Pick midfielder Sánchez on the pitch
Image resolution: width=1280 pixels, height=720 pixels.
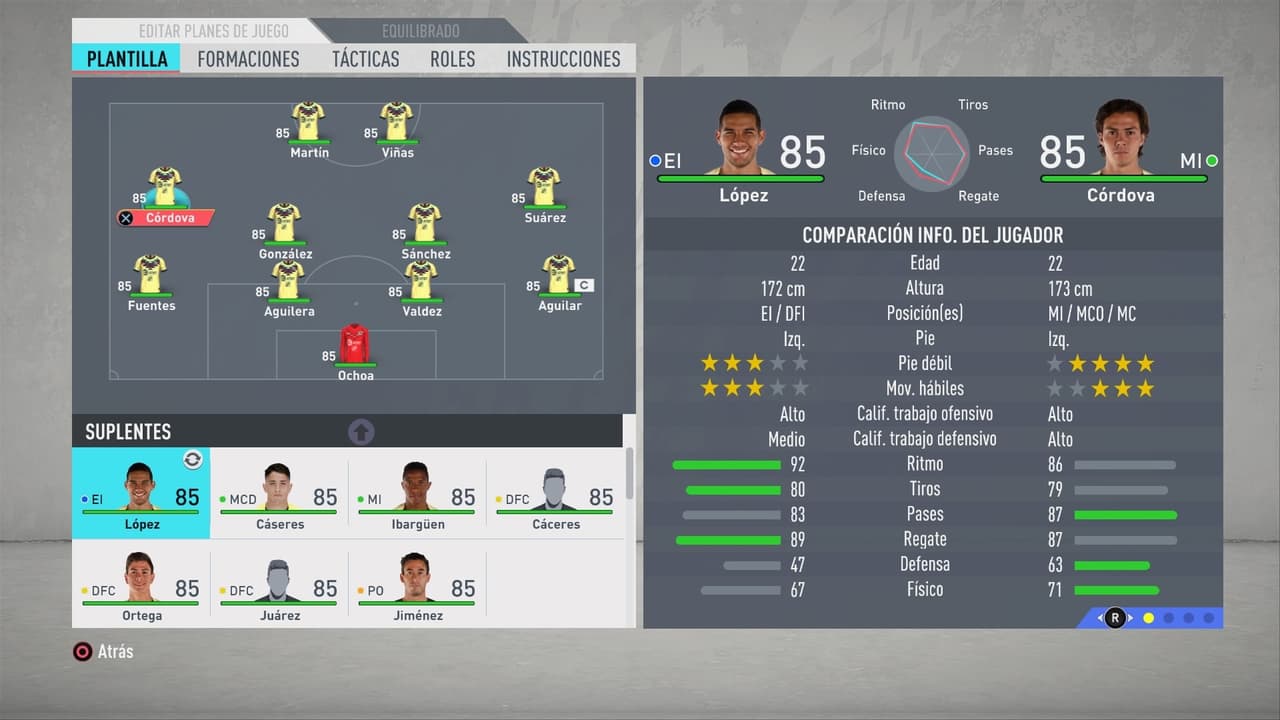click(425, 225)
